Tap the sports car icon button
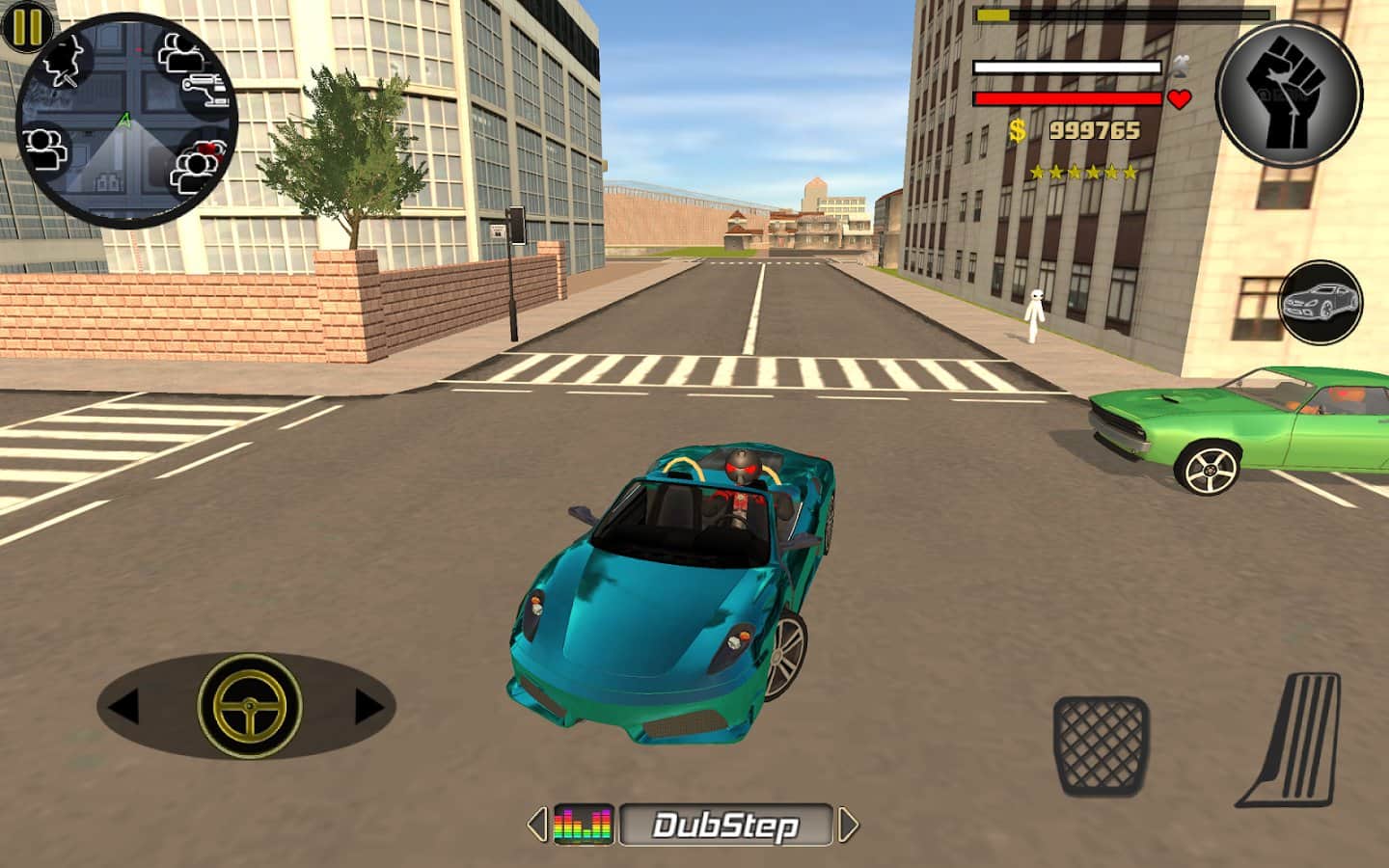1389x868 pixels. click(1321, 303)
